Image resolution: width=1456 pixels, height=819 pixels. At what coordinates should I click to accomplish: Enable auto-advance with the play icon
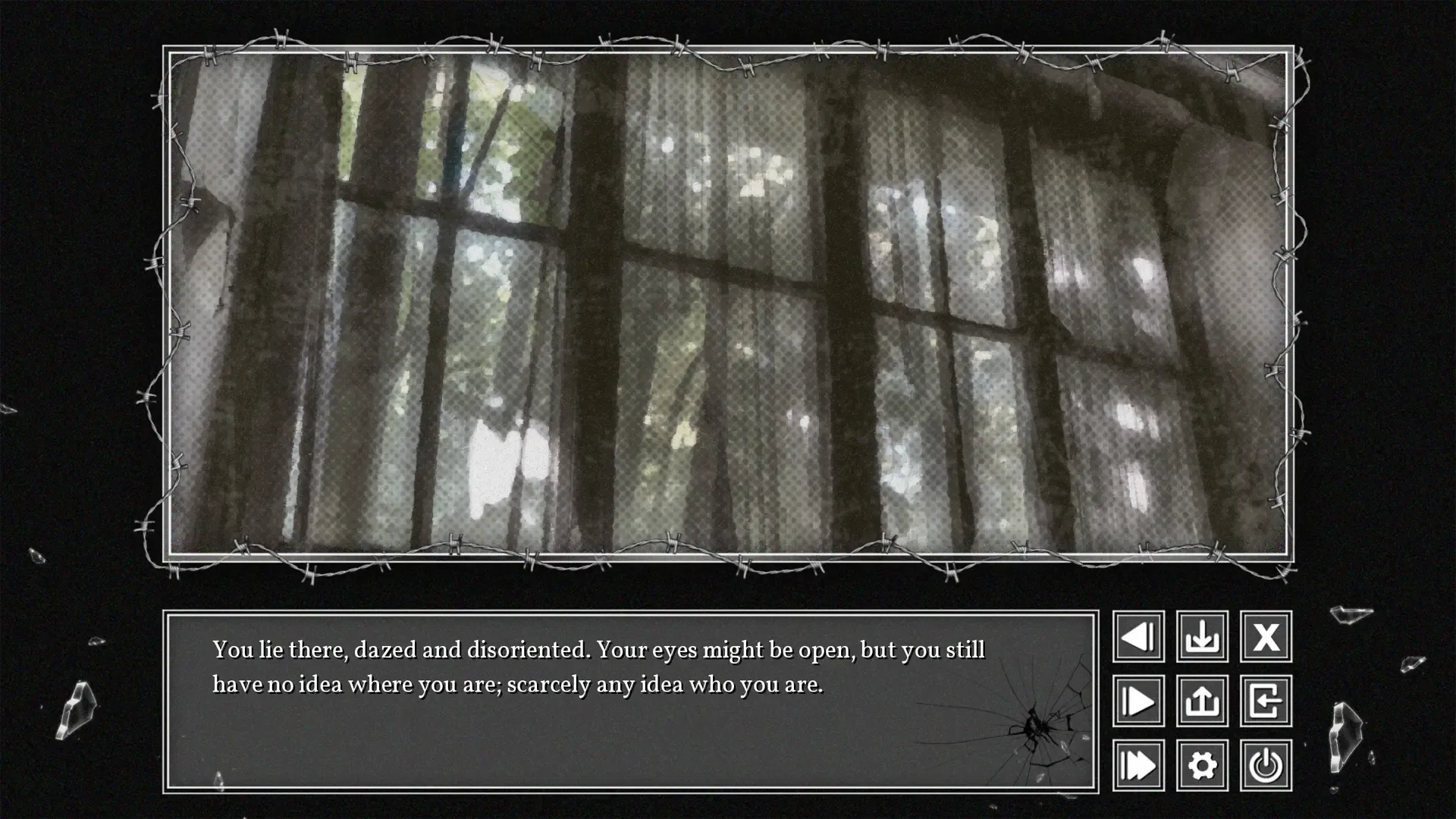coord(1137,701)
